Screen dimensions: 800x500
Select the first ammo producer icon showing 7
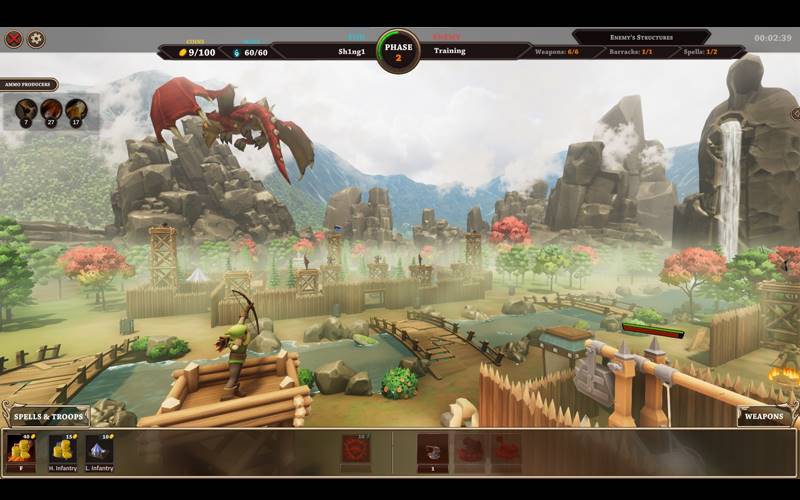(25, 110)
